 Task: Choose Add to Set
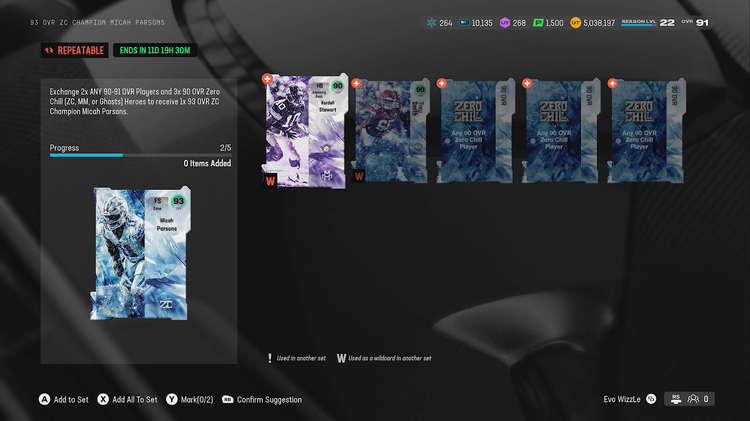point(64,399)
